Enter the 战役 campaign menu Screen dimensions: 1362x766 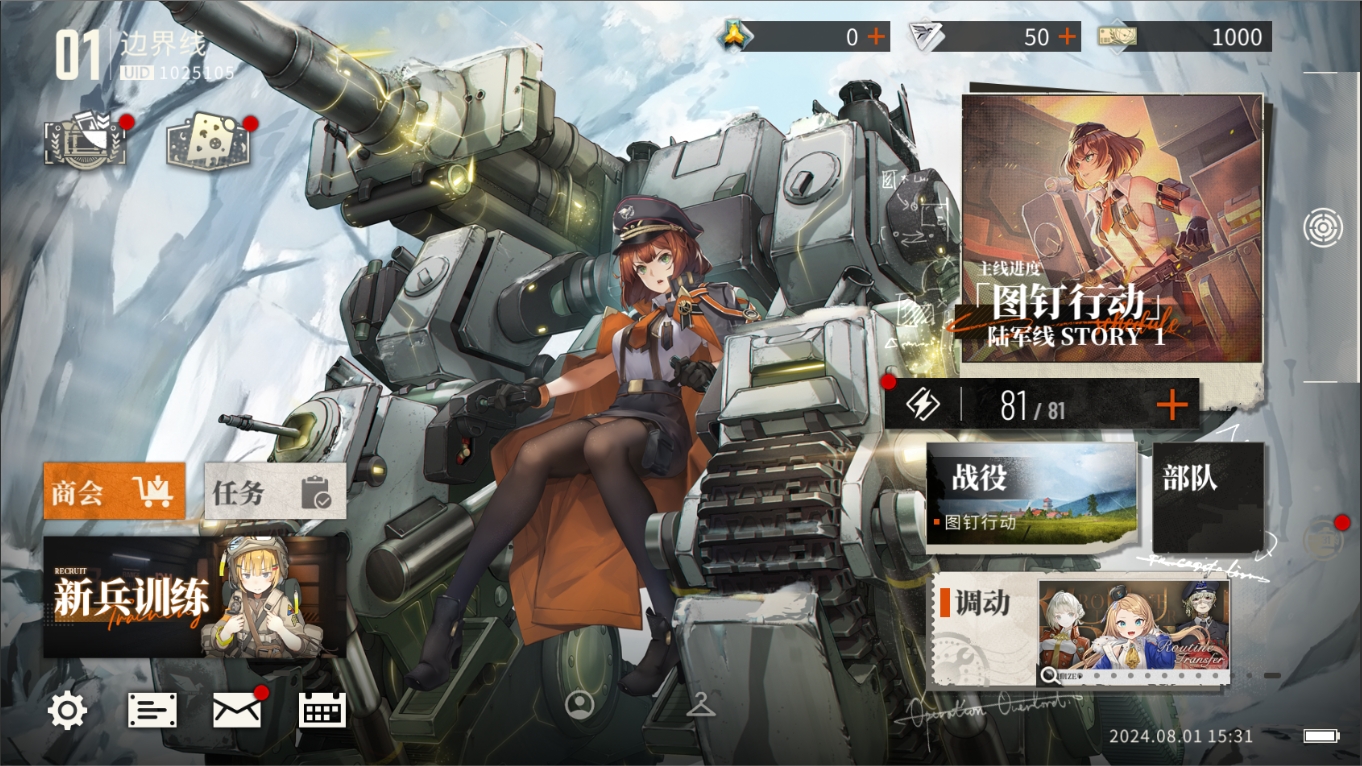[1032, 494]
